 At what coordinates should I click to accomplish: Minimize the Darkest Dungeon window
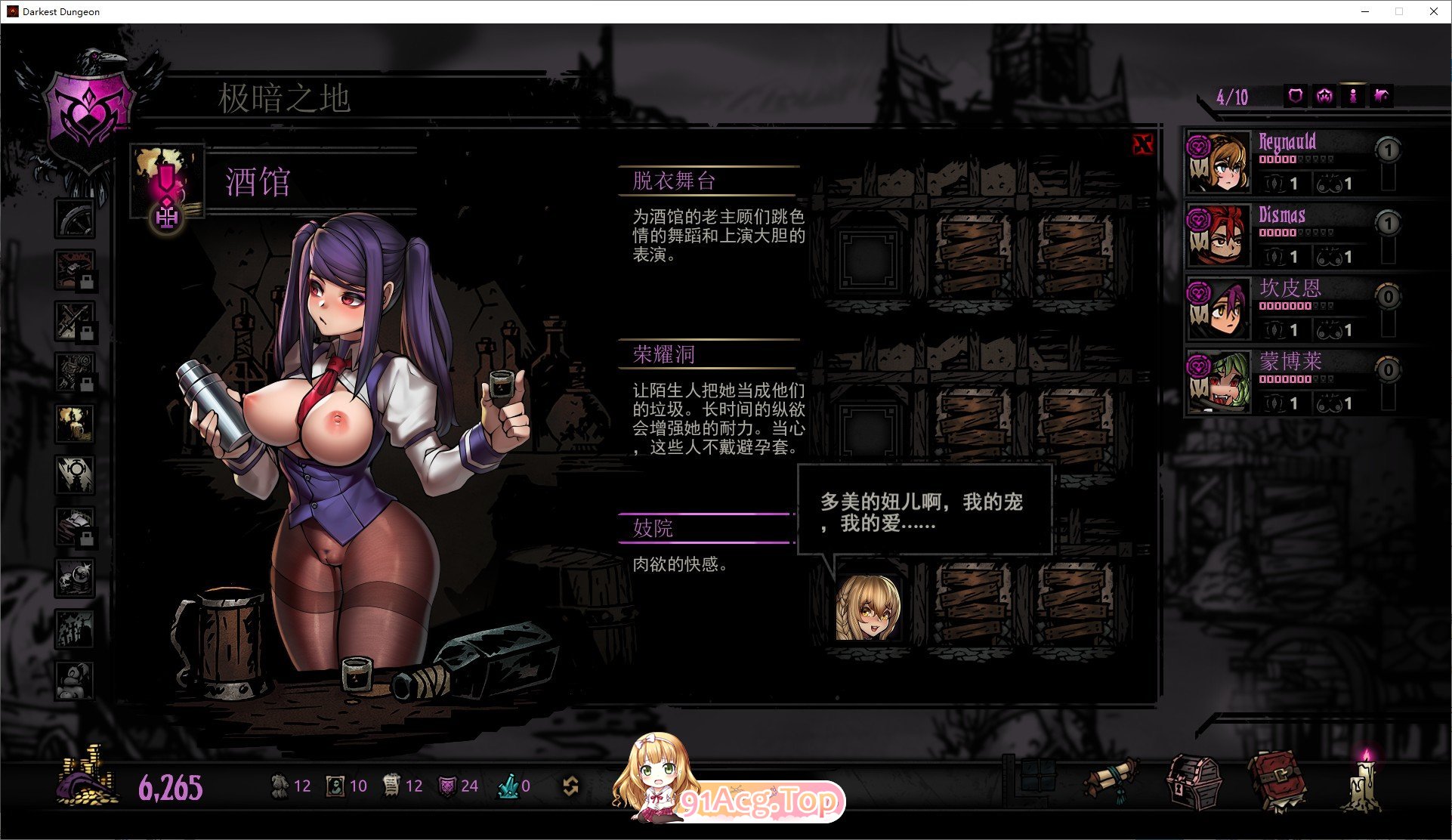[1365, 11]
